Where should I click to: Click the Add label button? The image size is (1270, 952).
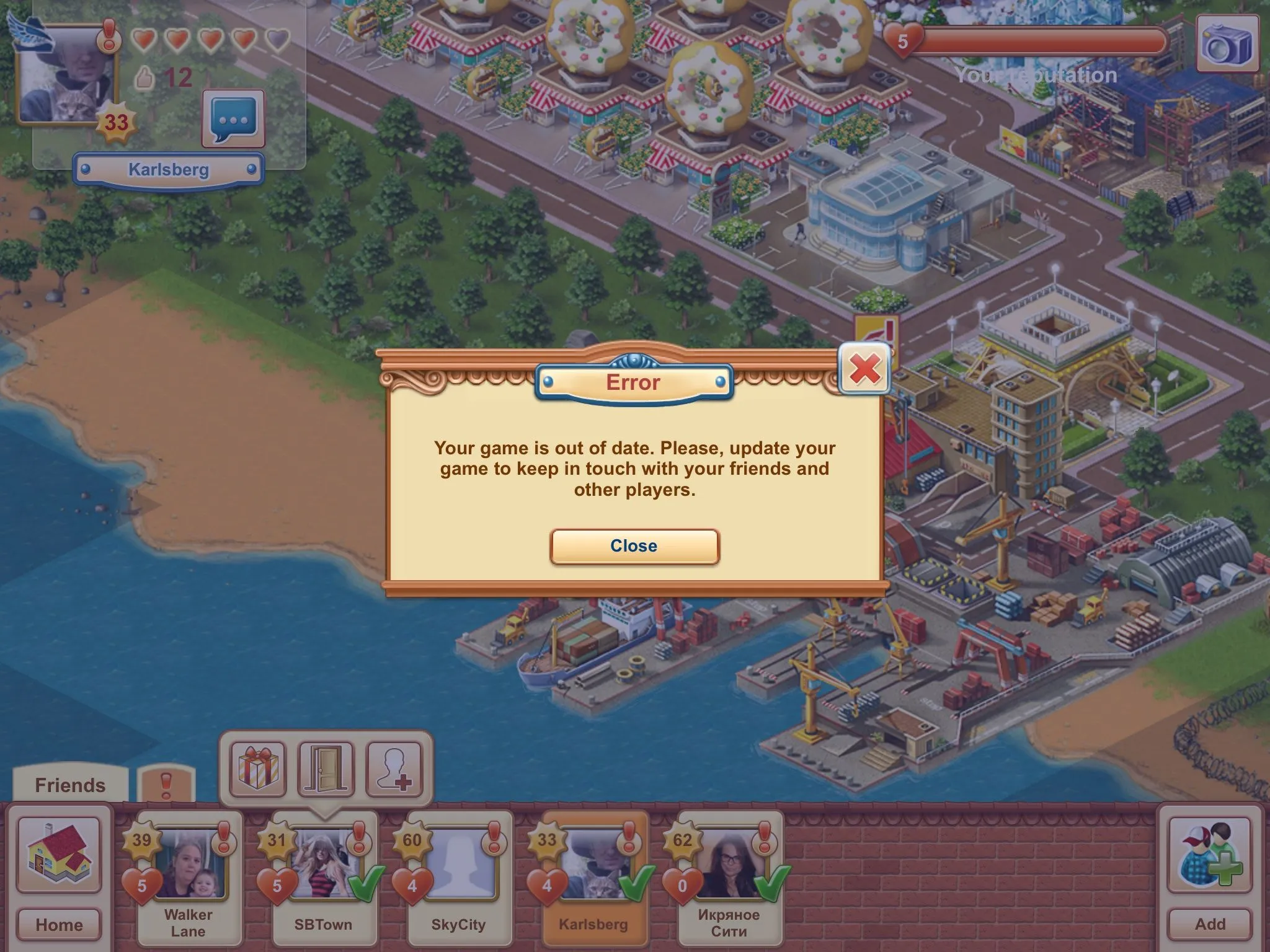(1210, 924)
